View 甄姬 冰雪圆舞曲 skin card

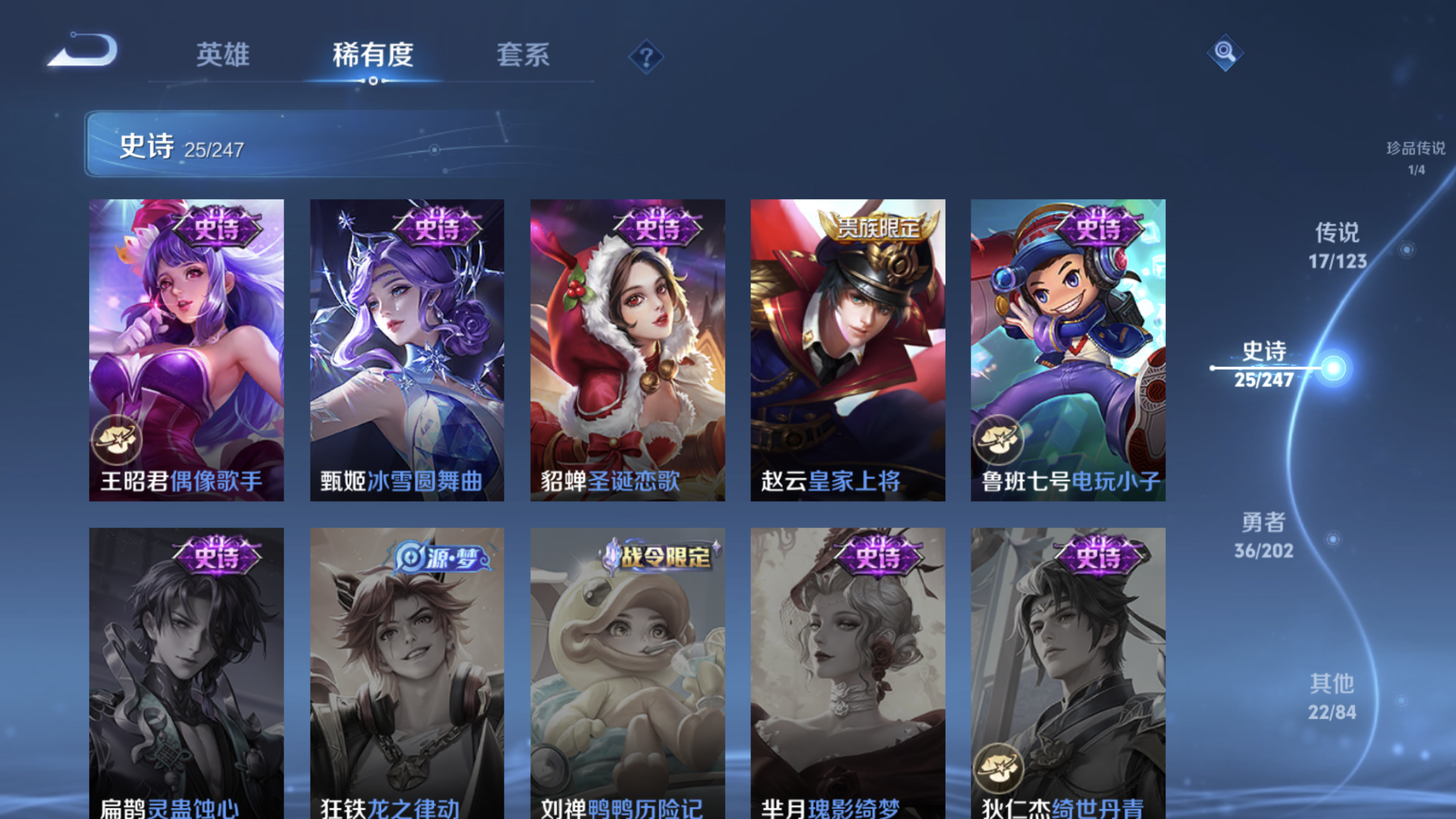pos(407,349)
